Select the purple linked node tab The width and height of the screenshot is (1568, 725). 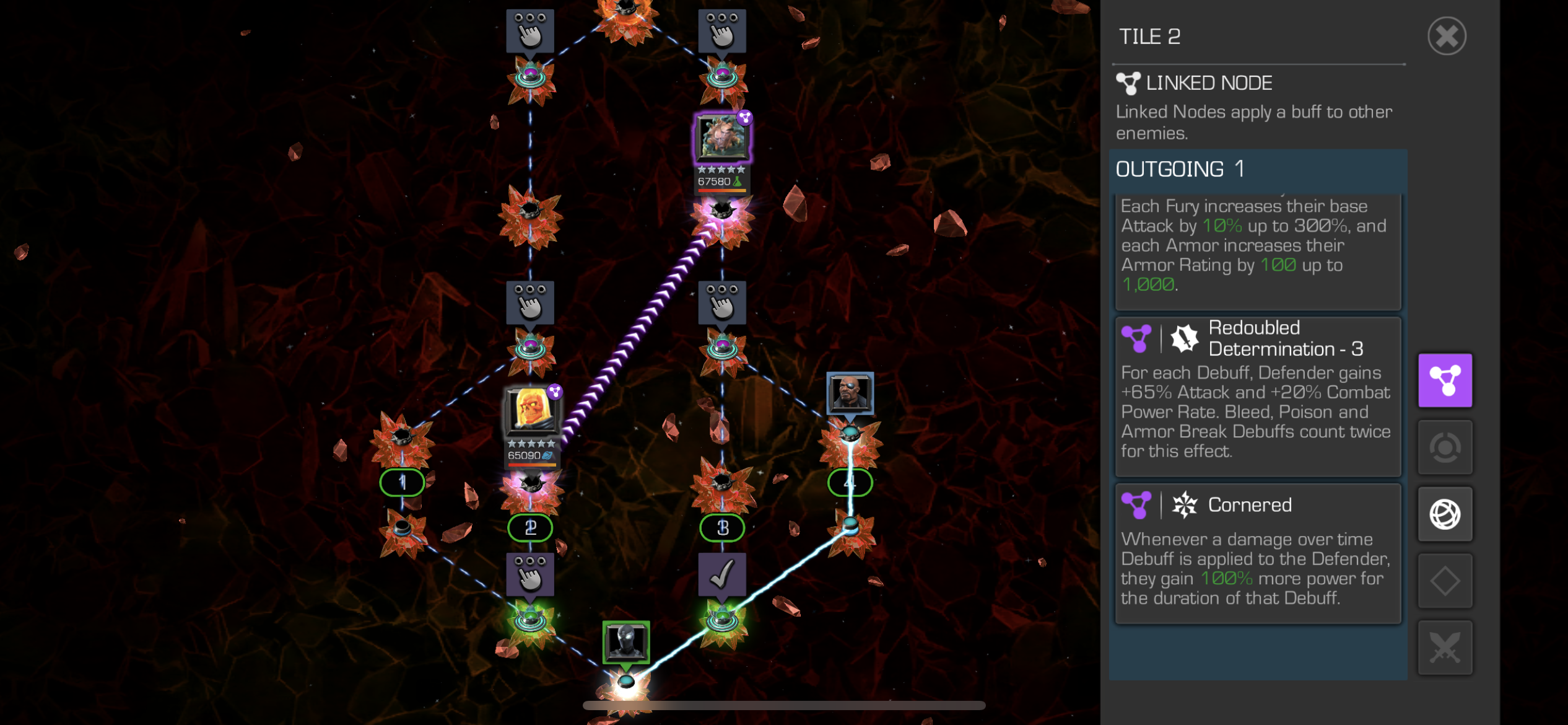(x=1445, y=380)
